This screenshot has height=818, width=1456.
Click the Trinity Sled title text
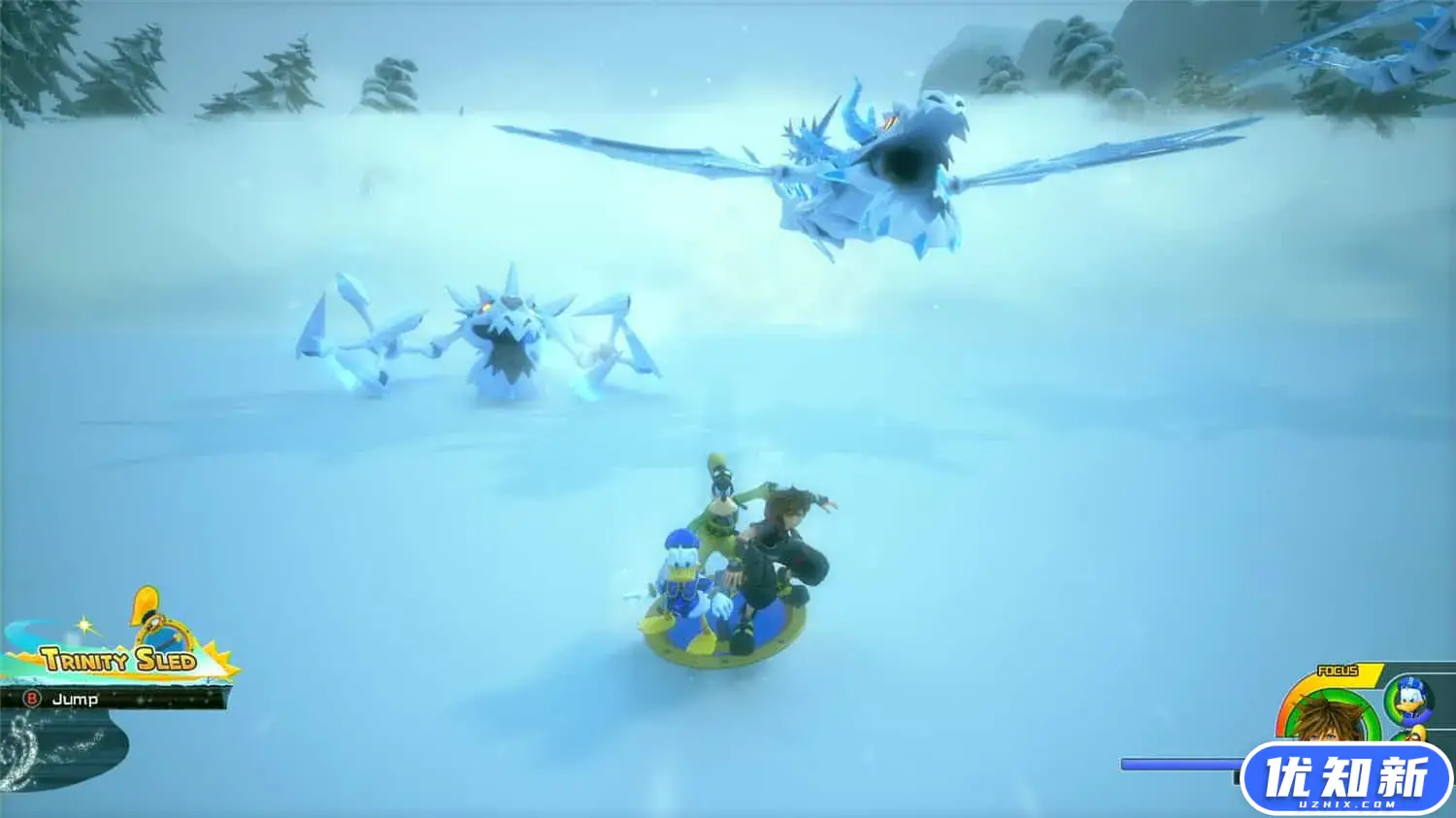coord(119,660)
